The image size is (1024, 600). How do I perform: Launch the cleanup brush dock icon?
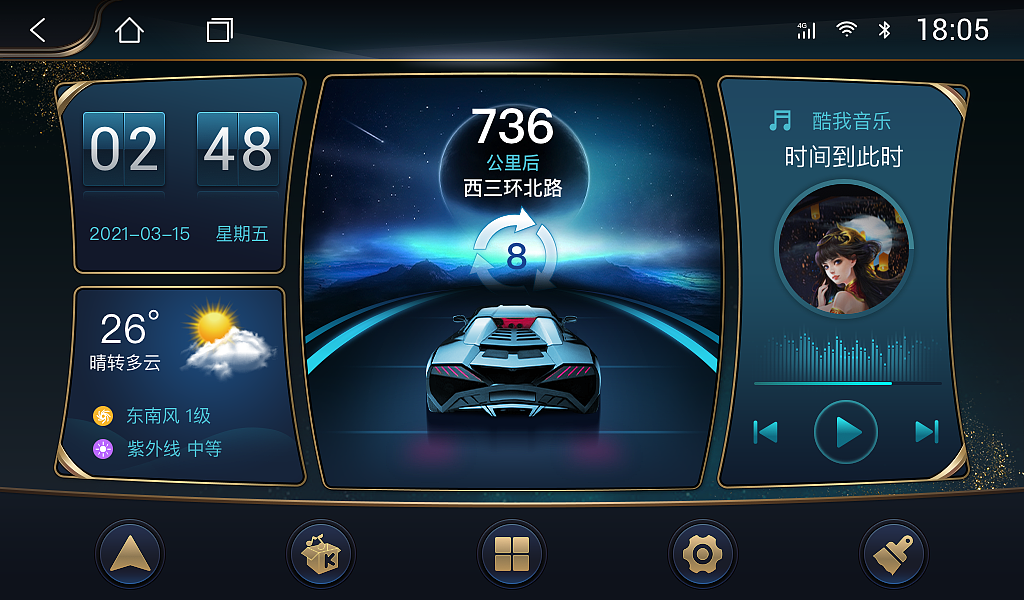(893, 553)
